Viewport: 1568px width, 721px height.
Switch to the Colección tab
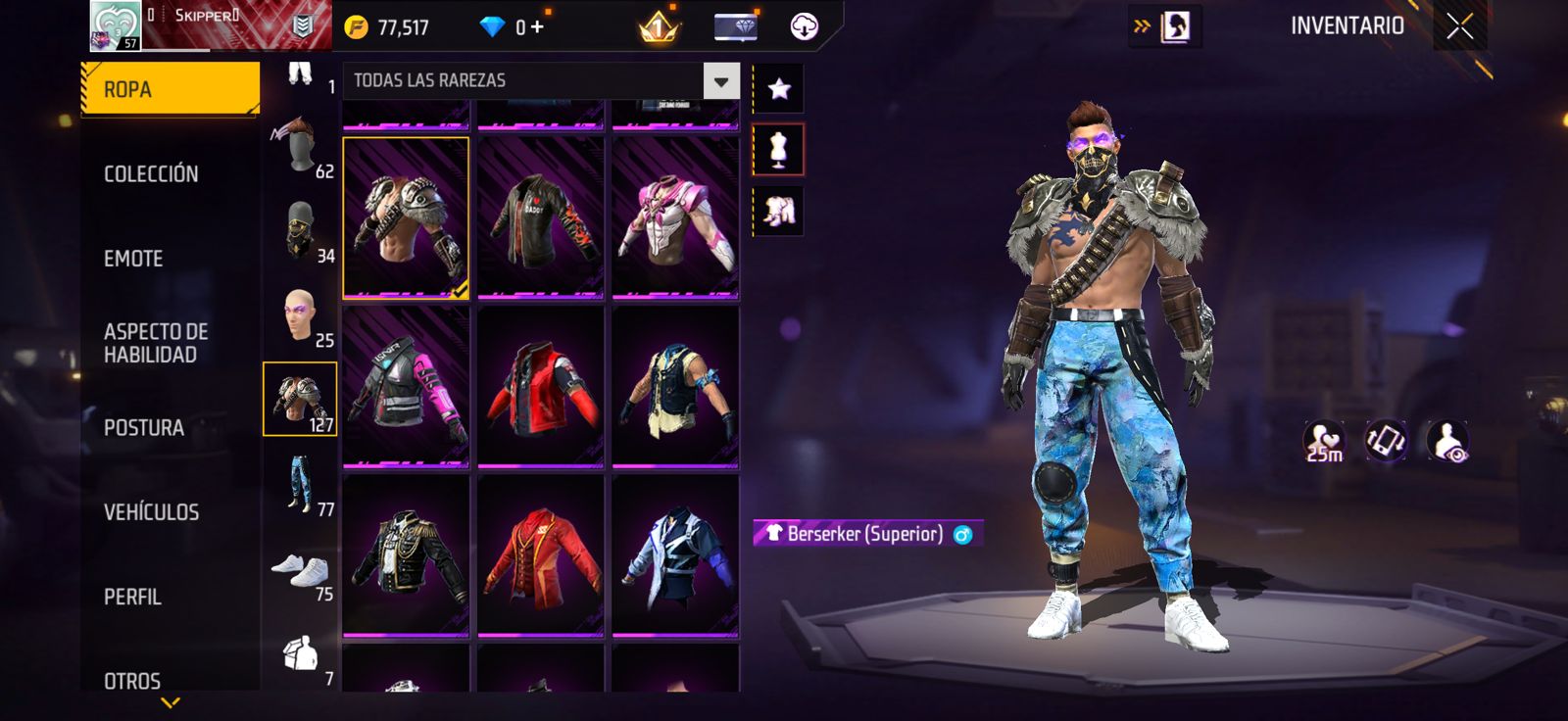[x=151, y=174]
